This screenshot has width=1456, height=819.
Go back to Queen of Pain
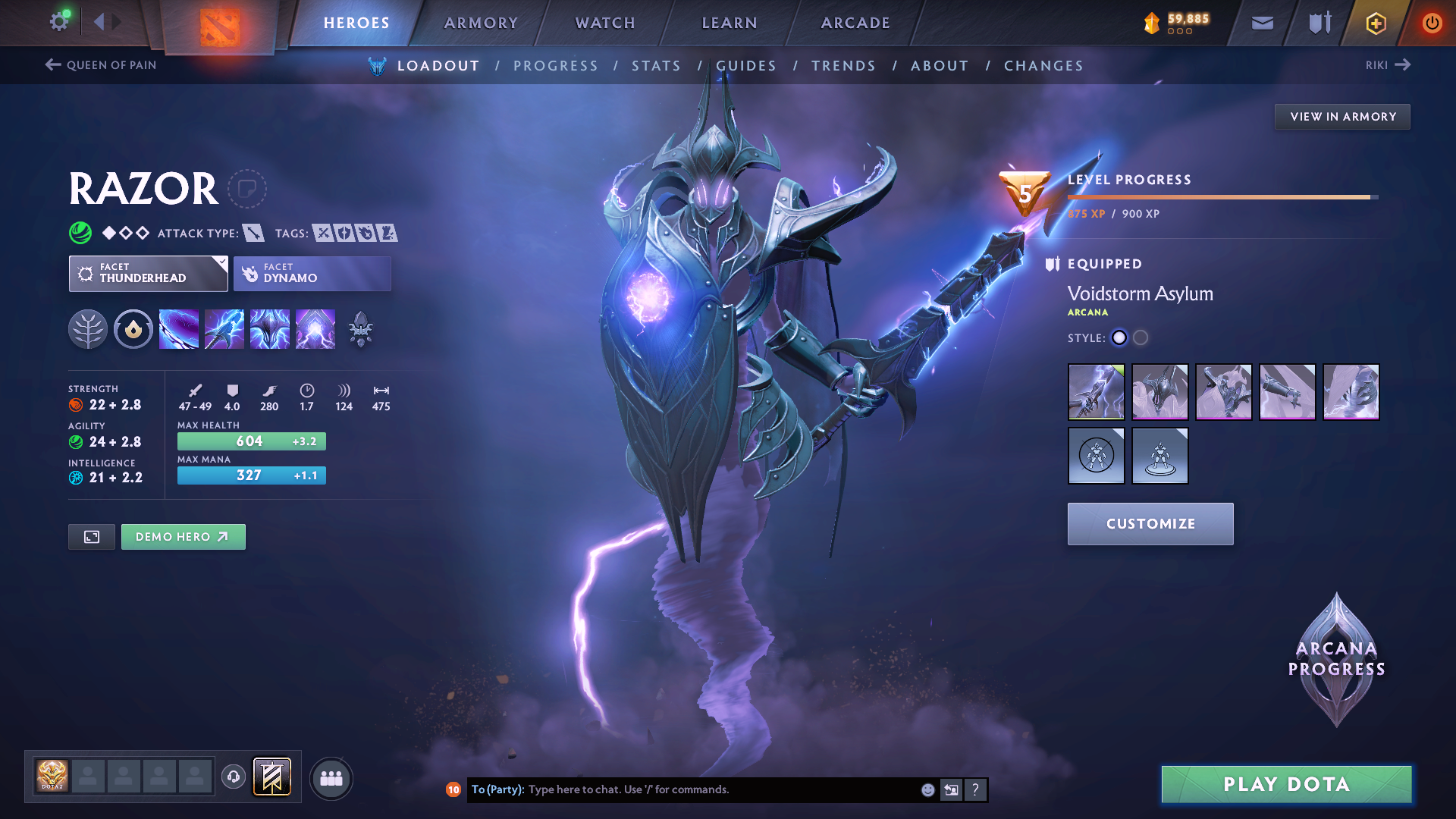point(101,65)
